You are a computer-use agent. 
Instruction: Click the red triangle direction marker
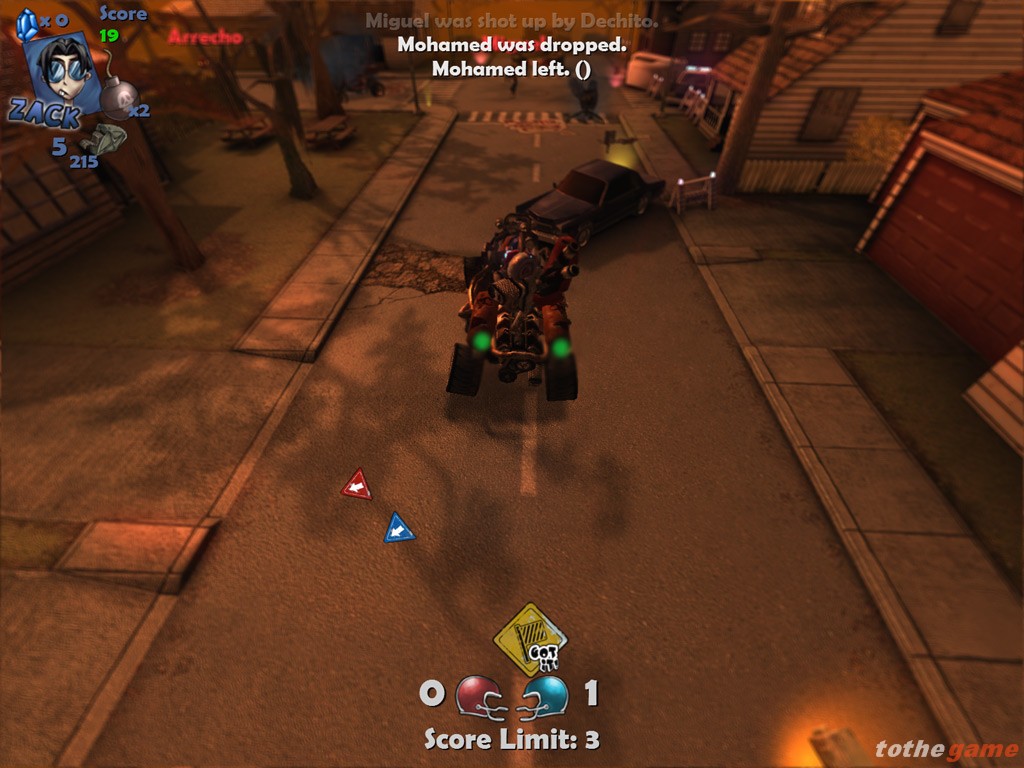click(356, 486)
